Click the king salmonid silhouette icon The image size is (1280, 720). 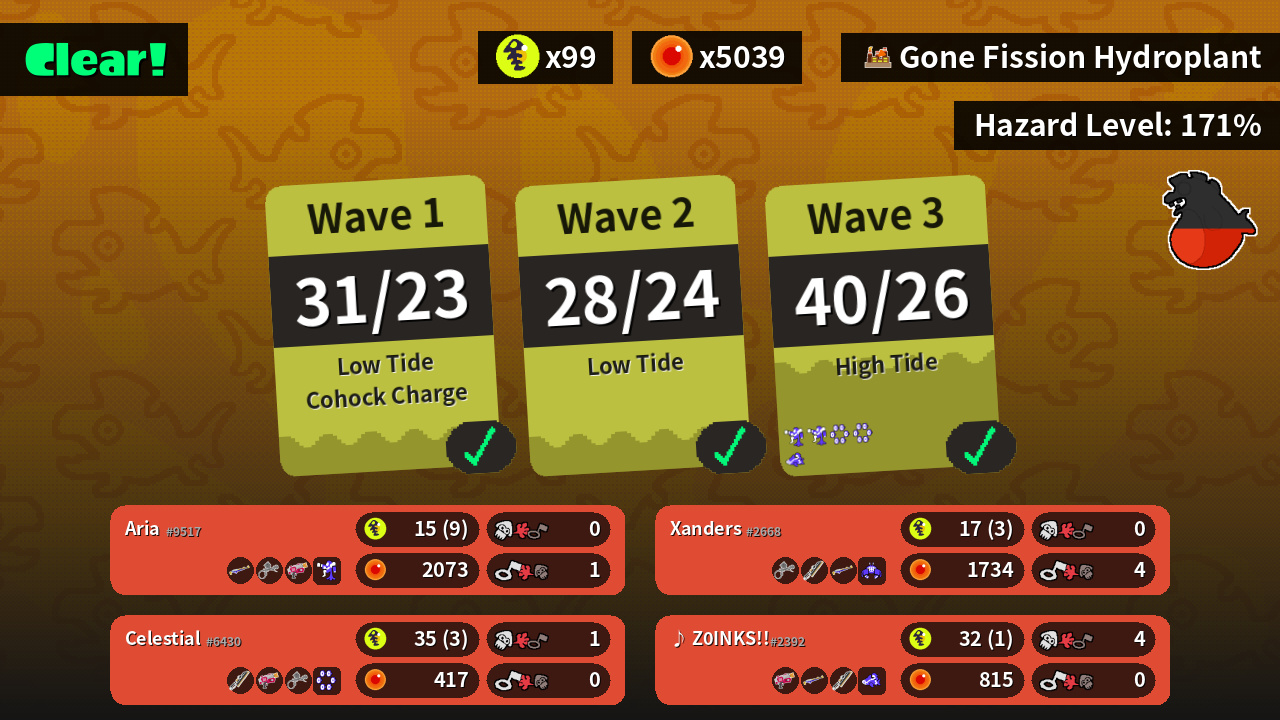tap(1208, 221)
